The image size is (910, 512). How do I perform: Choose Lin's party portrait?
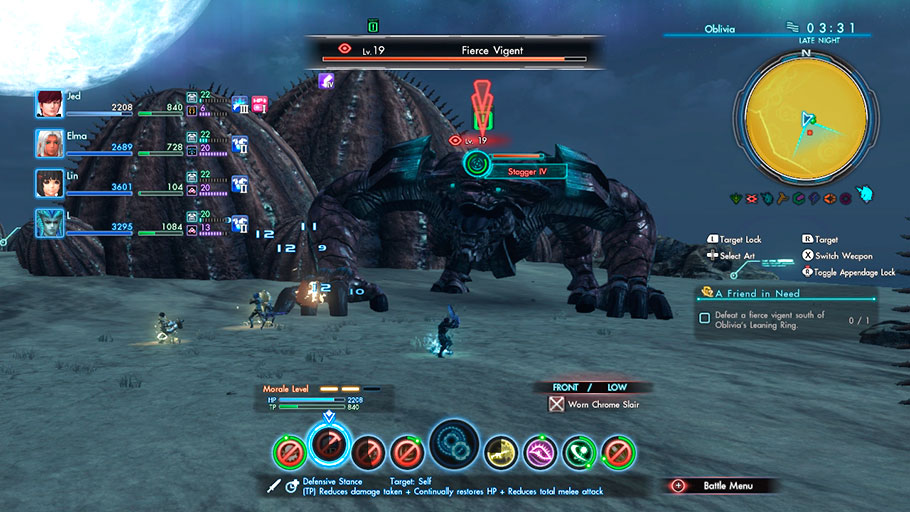(50, 184)
